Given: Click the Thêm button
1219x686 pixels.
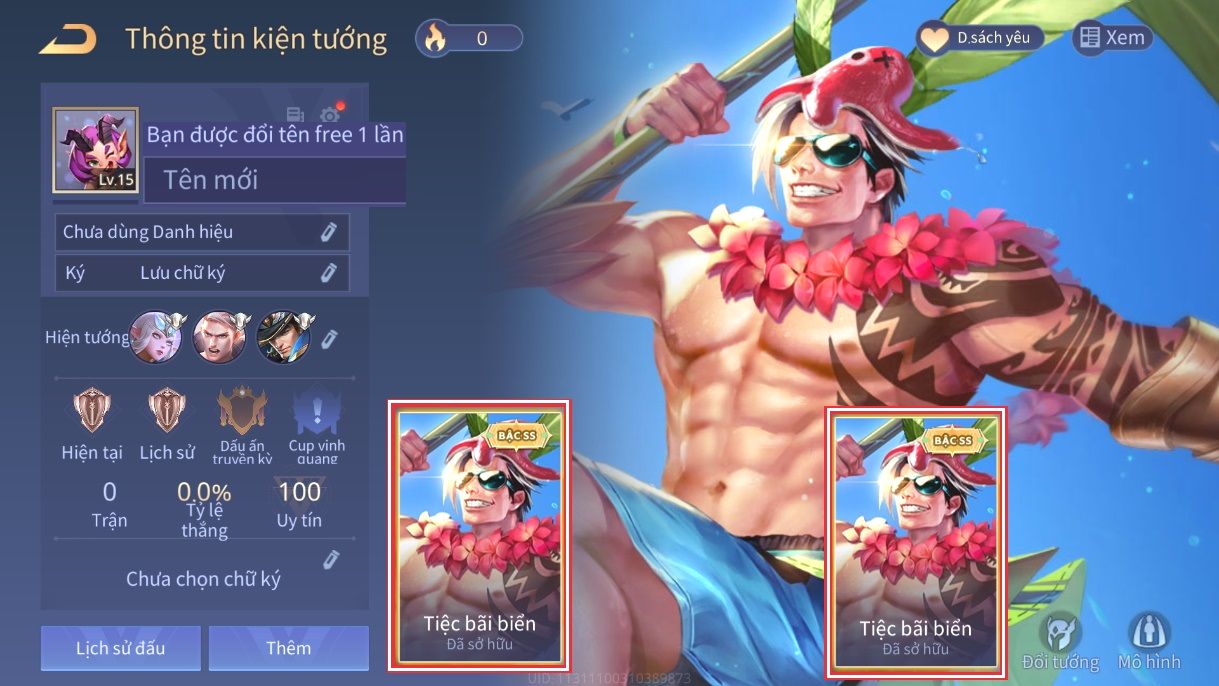Looking at the screenshot, I should (x=288, y=648).
